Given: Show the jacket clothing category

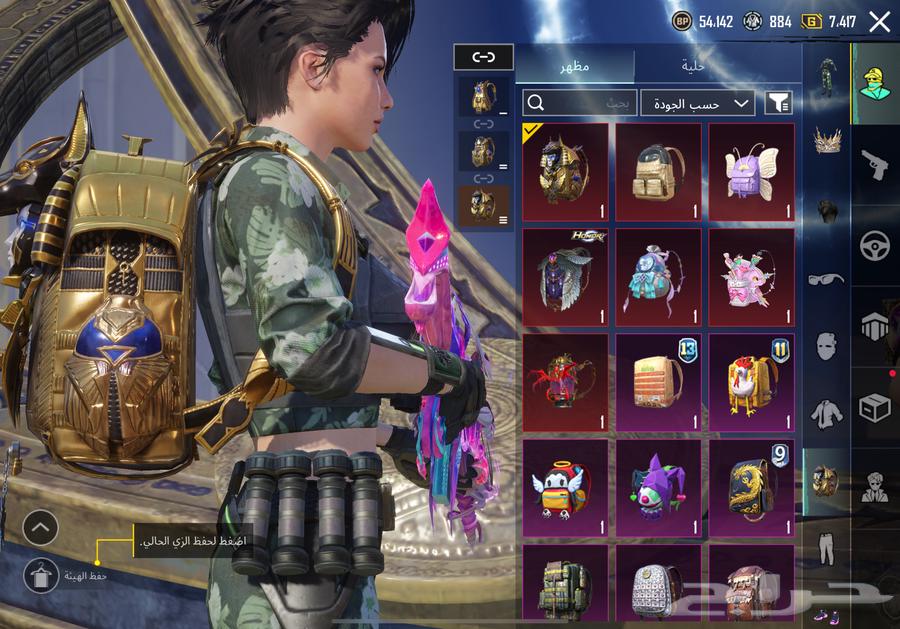Looking at the screenshot, I should point(826,413).
